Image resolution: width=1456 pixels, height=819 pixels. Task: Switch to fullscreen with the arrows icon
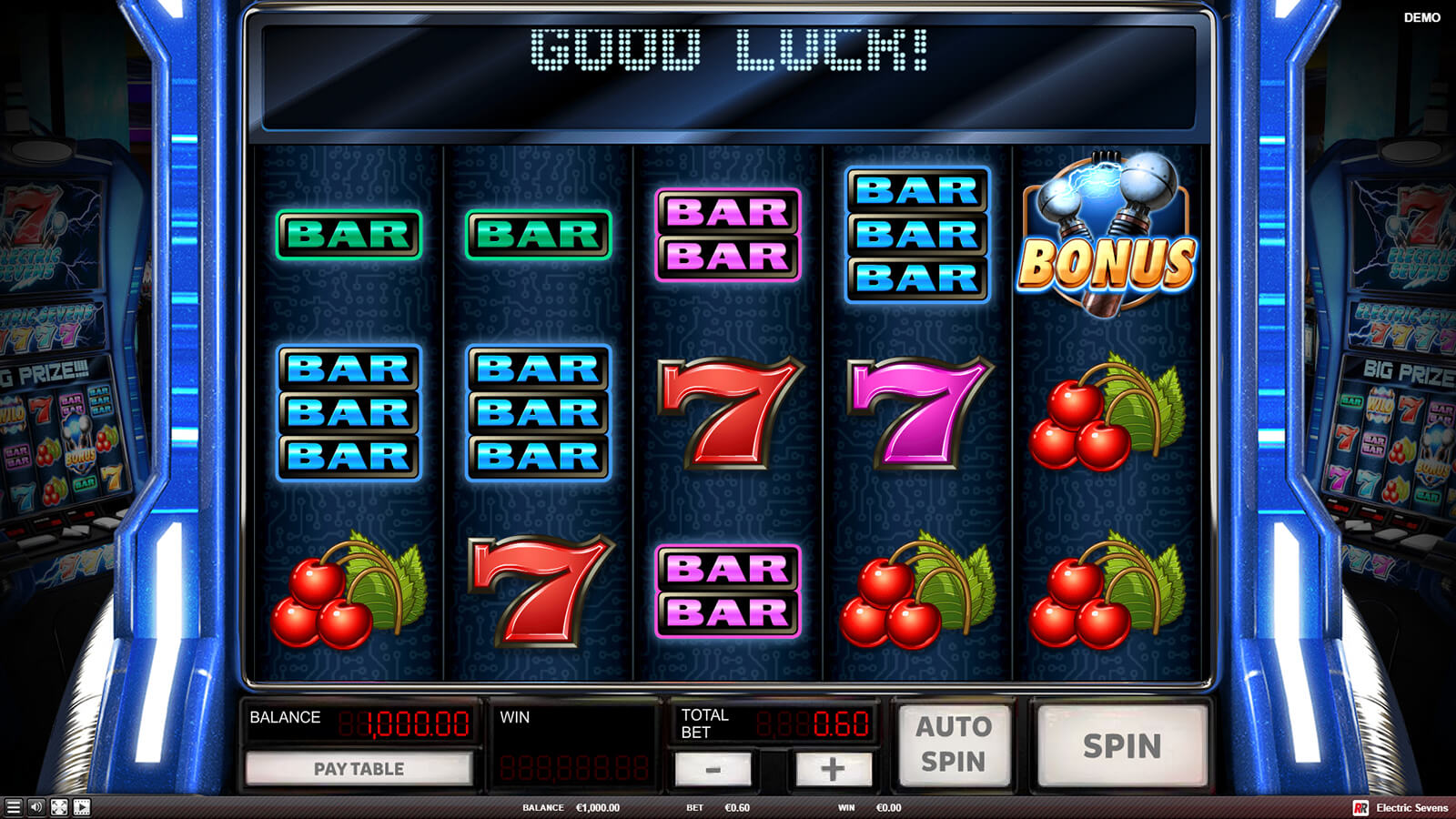(59, 807)
